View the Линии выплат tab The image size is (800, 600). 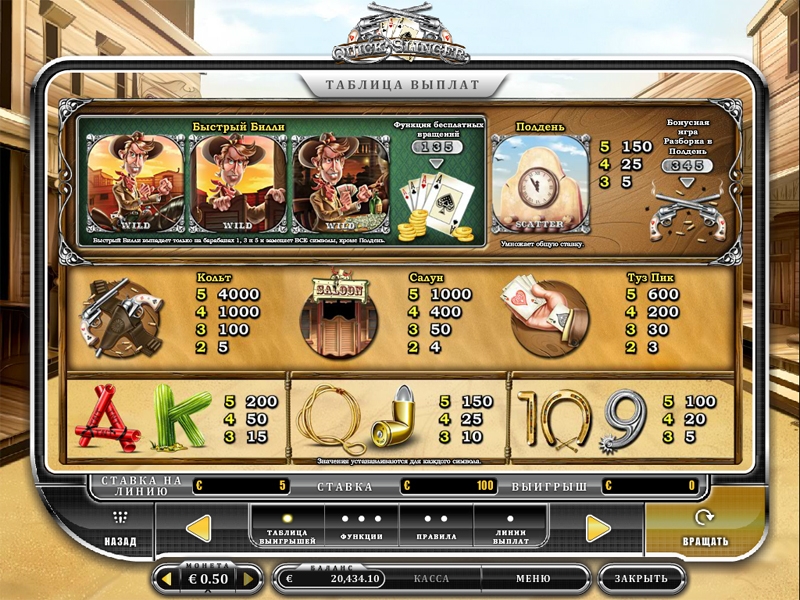pos(511,528)
